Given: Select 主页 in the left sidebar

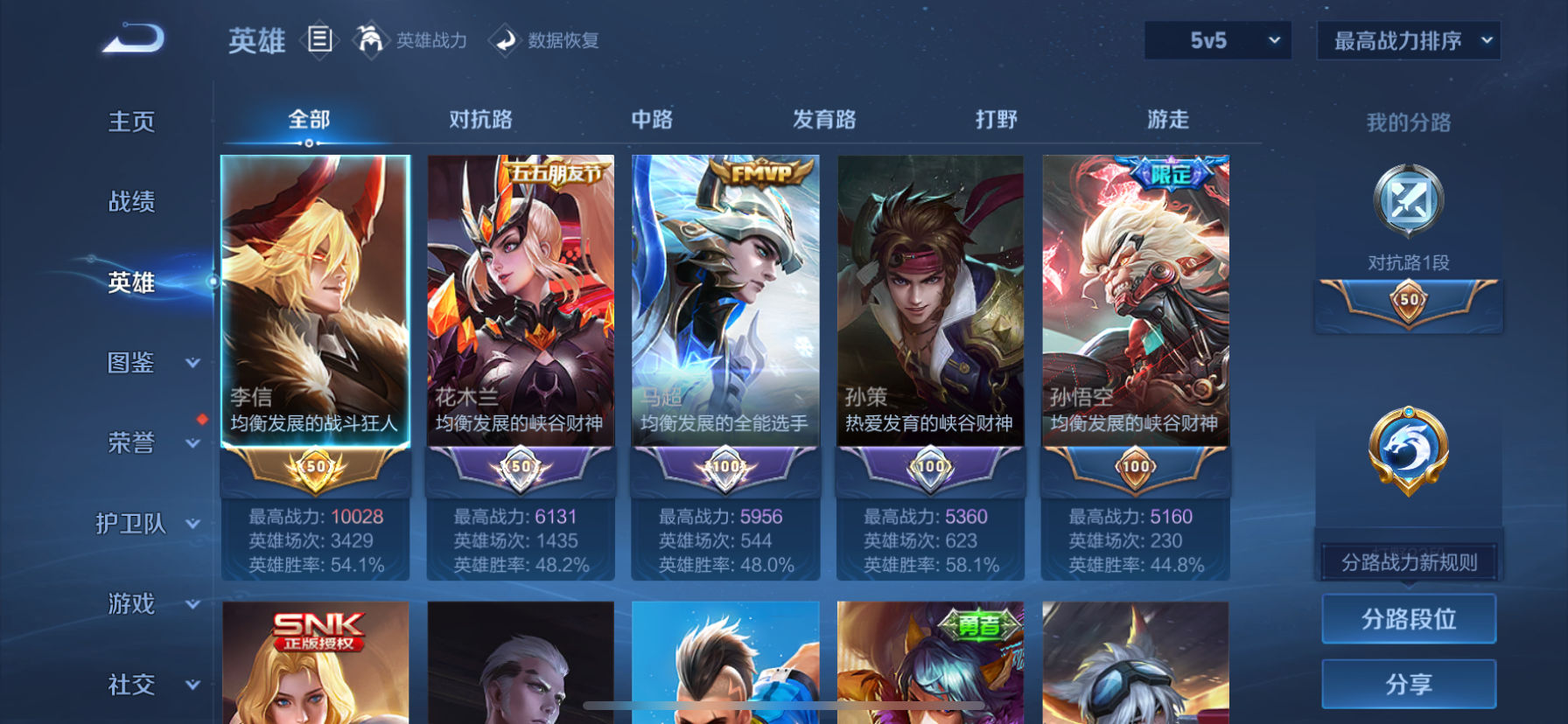Looking at the screenshot, I should tap(131, 122).
